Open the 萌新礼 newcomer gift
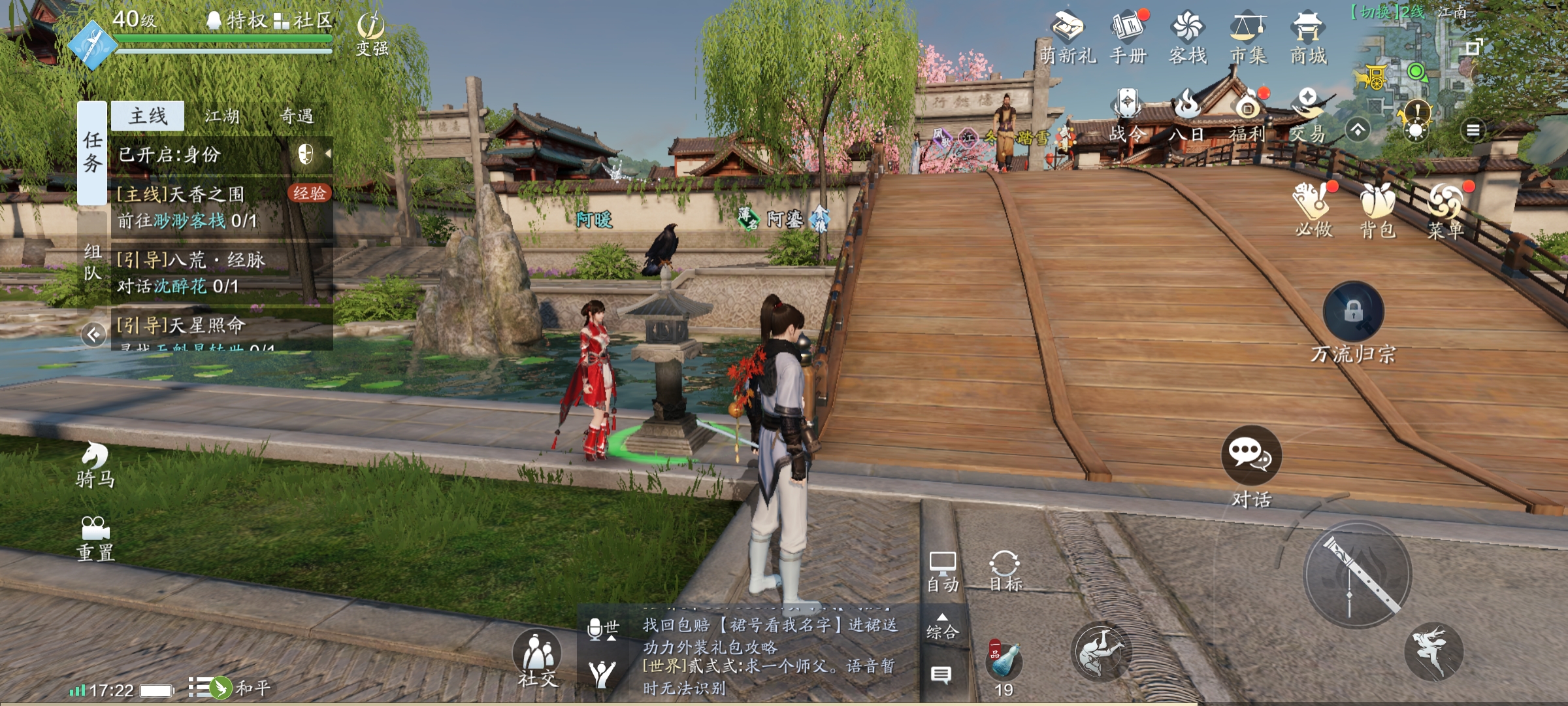Image resolution: width=1568 pixels, height=706 pixels. [1068, 38]
